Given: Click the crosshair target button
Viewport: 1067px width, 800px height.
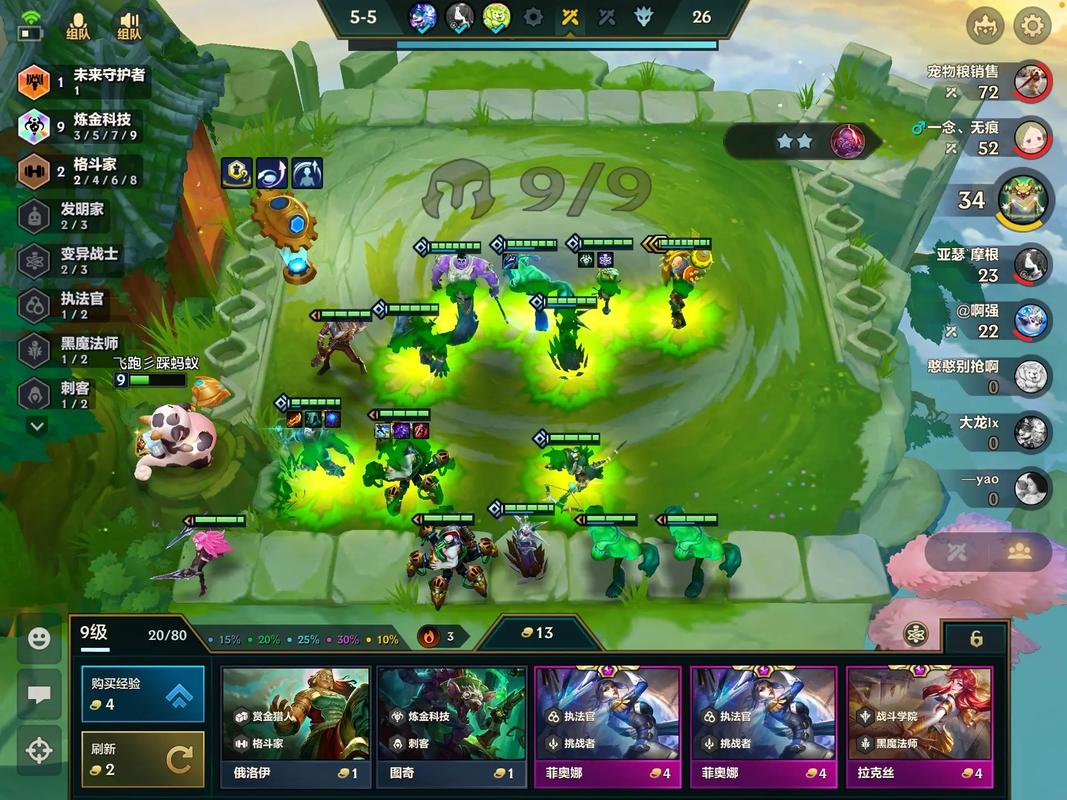Looking at the screenshot, I should pos(39,748).
